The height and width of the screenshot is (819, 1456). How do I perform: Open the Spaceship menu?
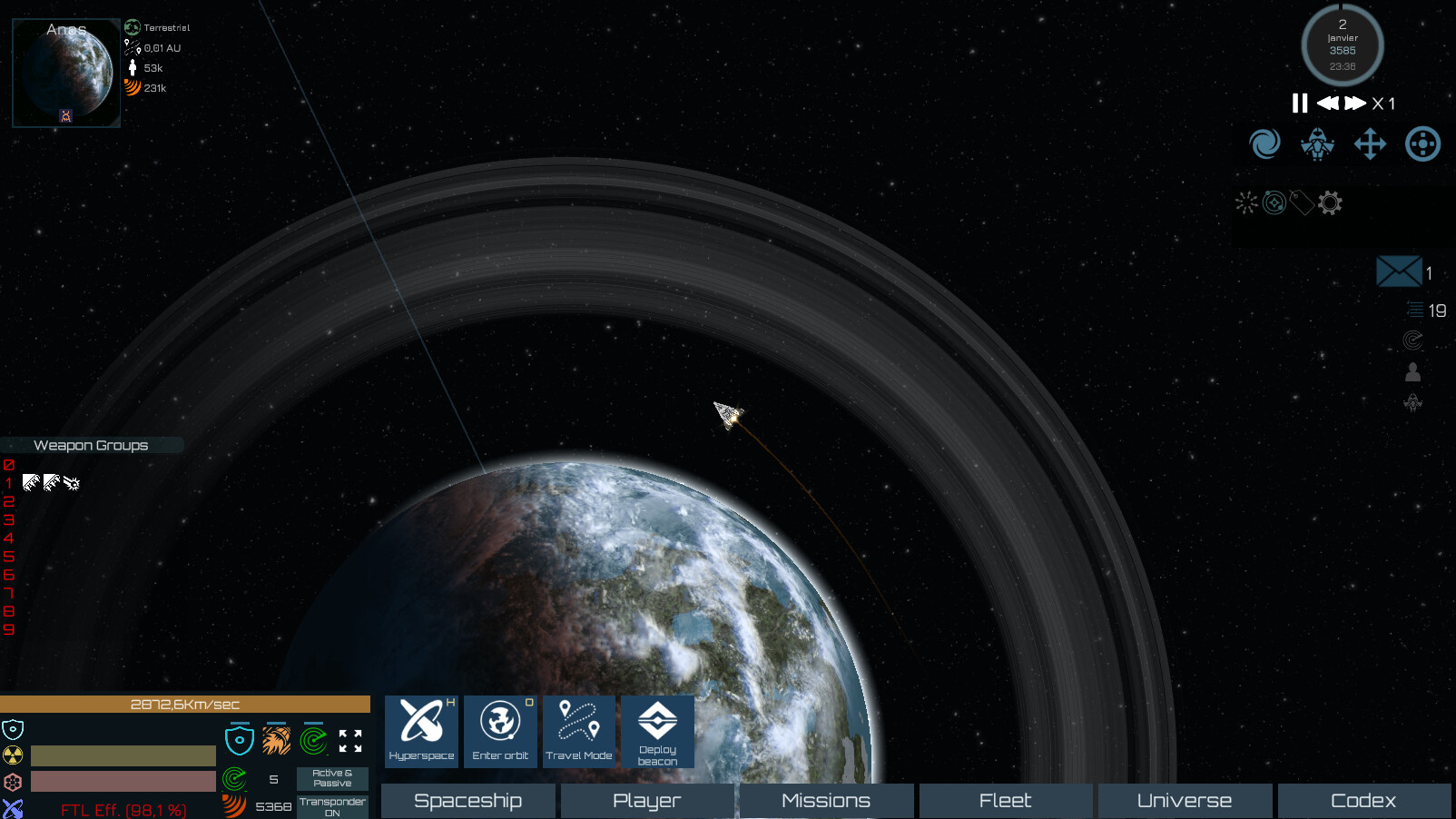467,801
